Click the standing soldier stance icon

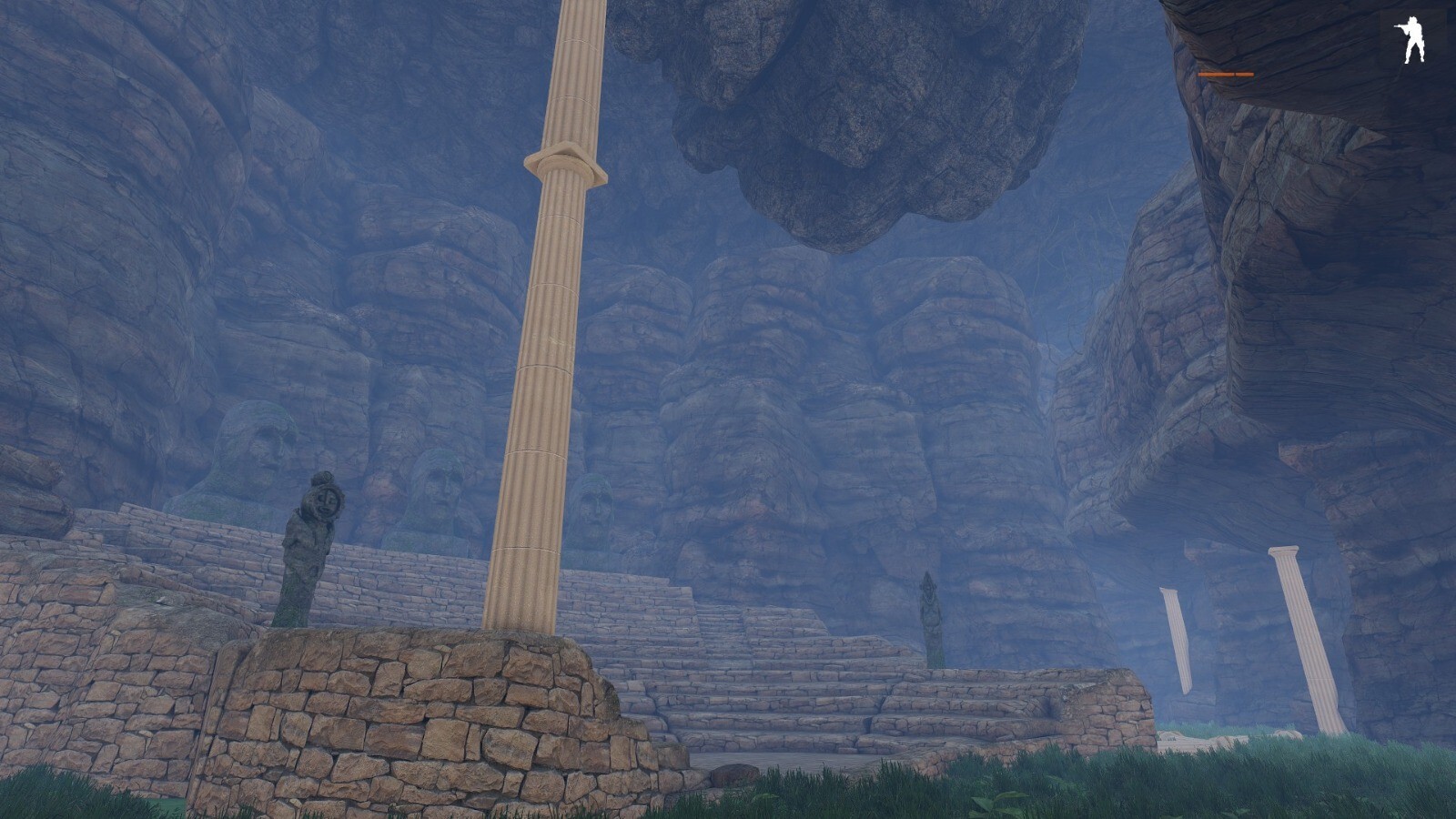point(1411,41)
